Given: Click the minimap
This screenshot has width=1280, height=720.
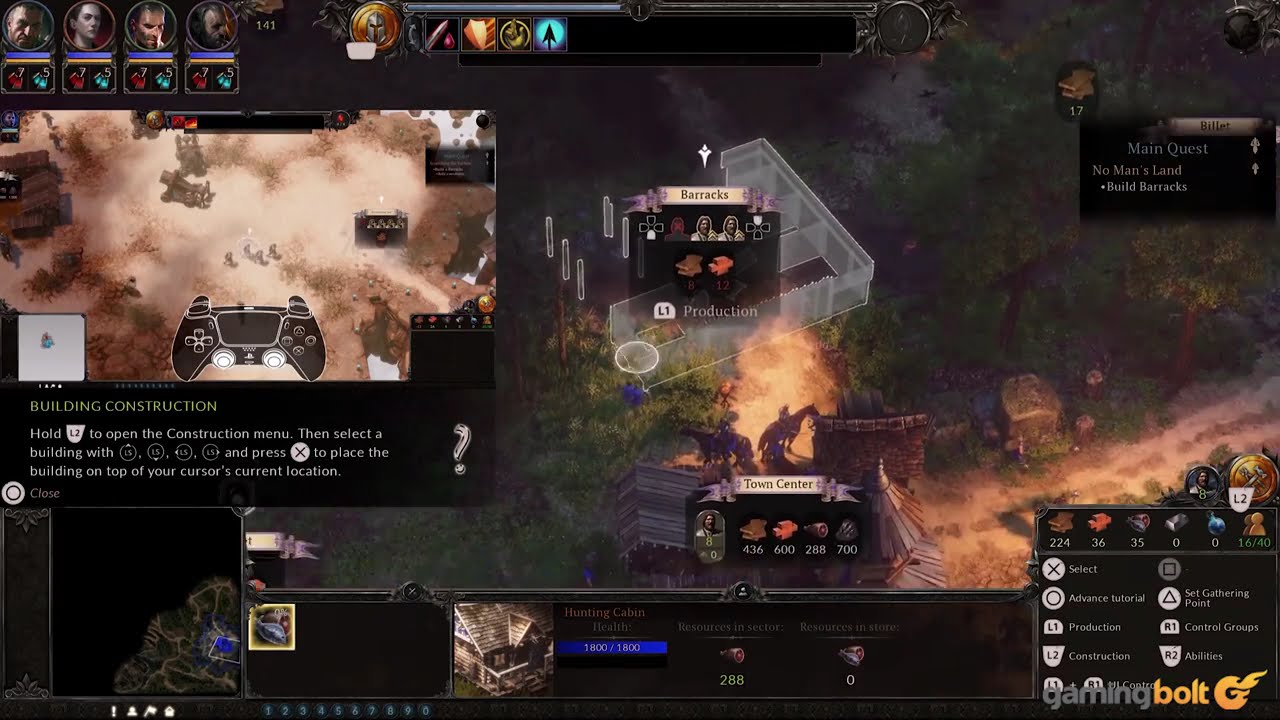Looking at the screenshot, I should [x=145, y=602].
